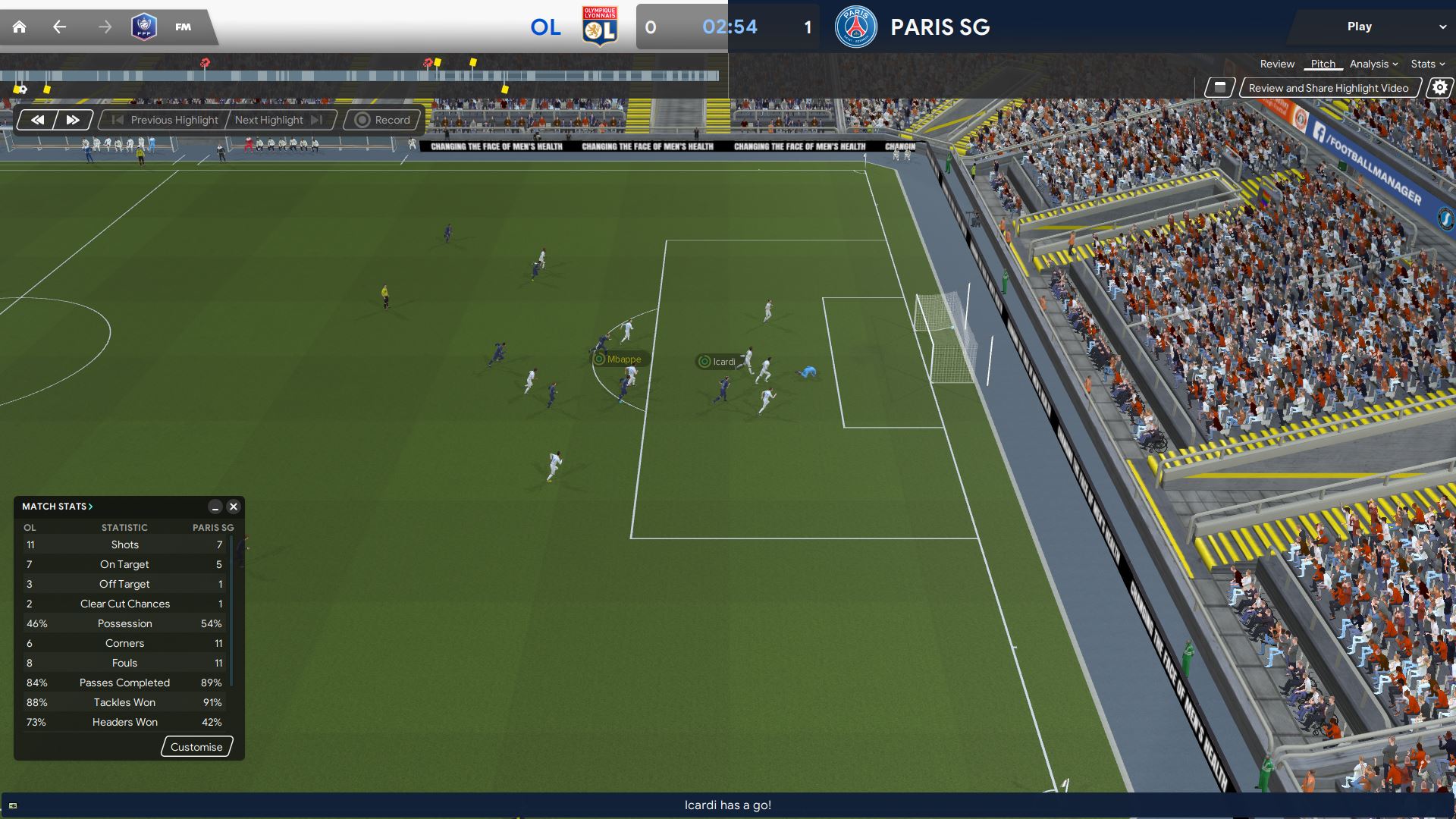Fast forward the match replay
Image resolution: width=1456 pixels, height=819 pixels.
coord(73,120)
